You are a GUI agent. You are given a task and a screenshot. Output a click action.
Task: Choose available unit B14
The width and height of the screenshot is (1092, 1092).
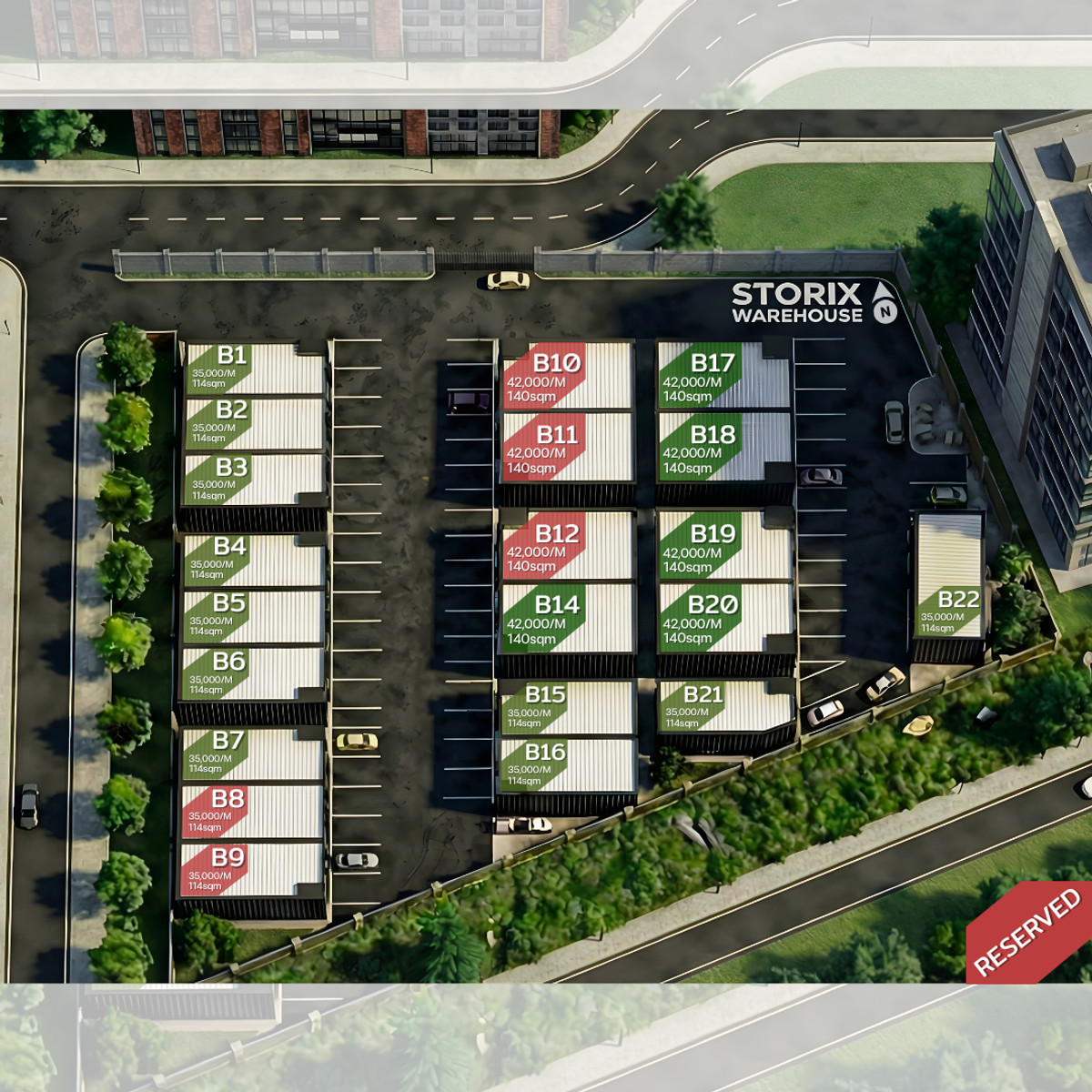(566, 617)
